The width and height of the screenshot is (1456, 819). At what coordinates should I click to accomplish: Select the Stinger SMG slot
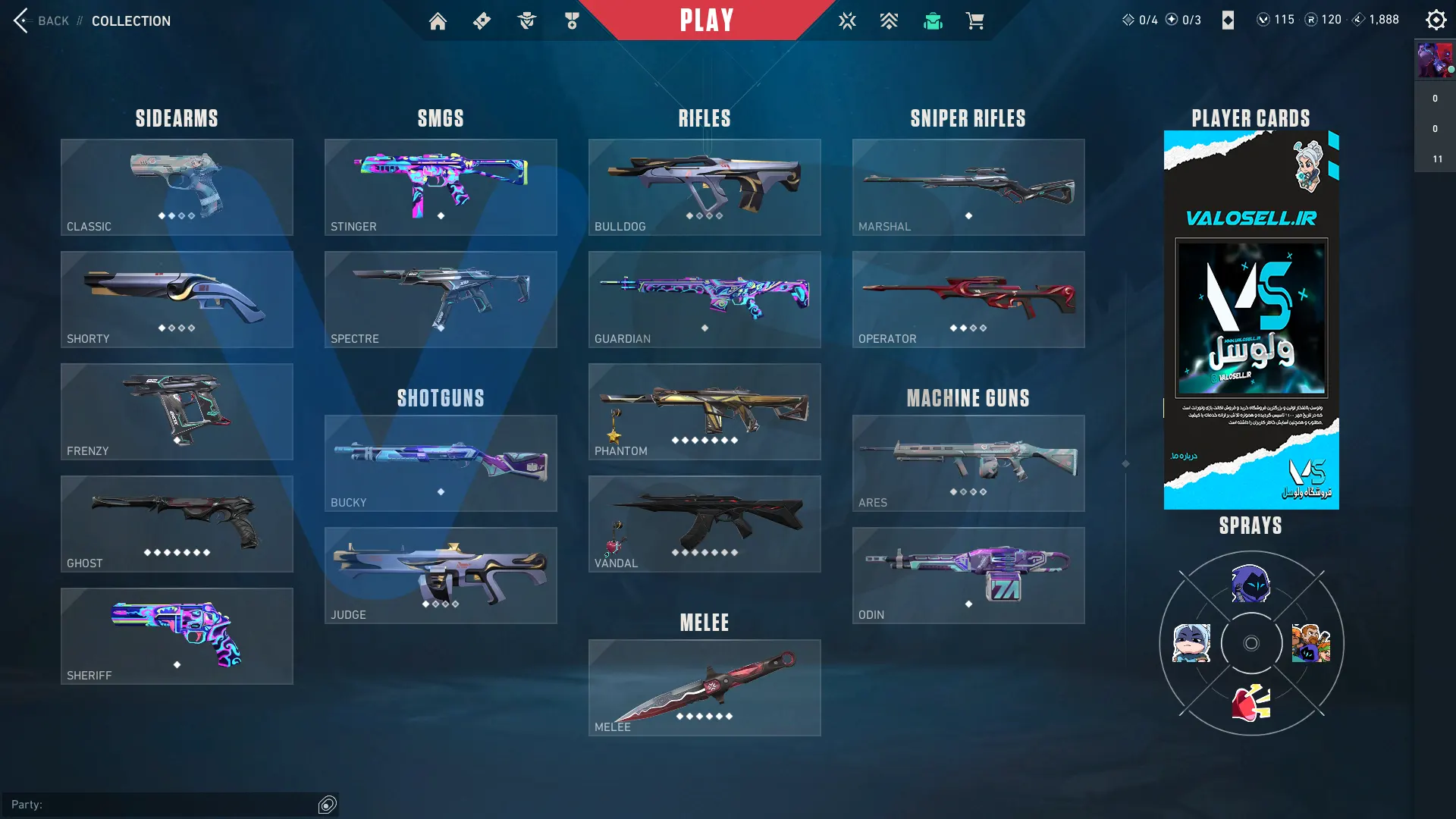coord(441,187)
